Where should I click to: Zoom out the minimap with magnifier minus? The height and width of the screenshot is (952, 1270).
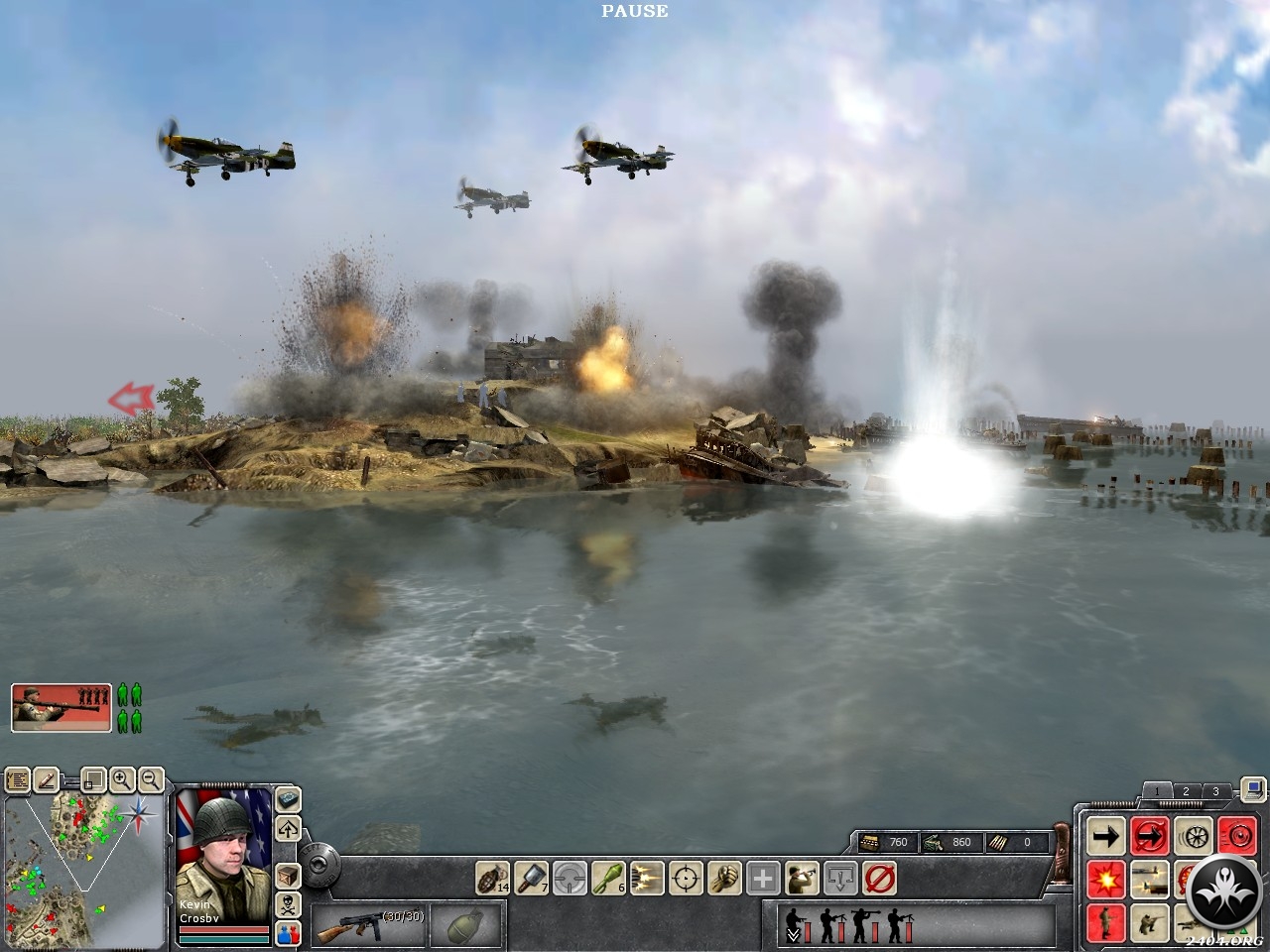click(151, 779)
